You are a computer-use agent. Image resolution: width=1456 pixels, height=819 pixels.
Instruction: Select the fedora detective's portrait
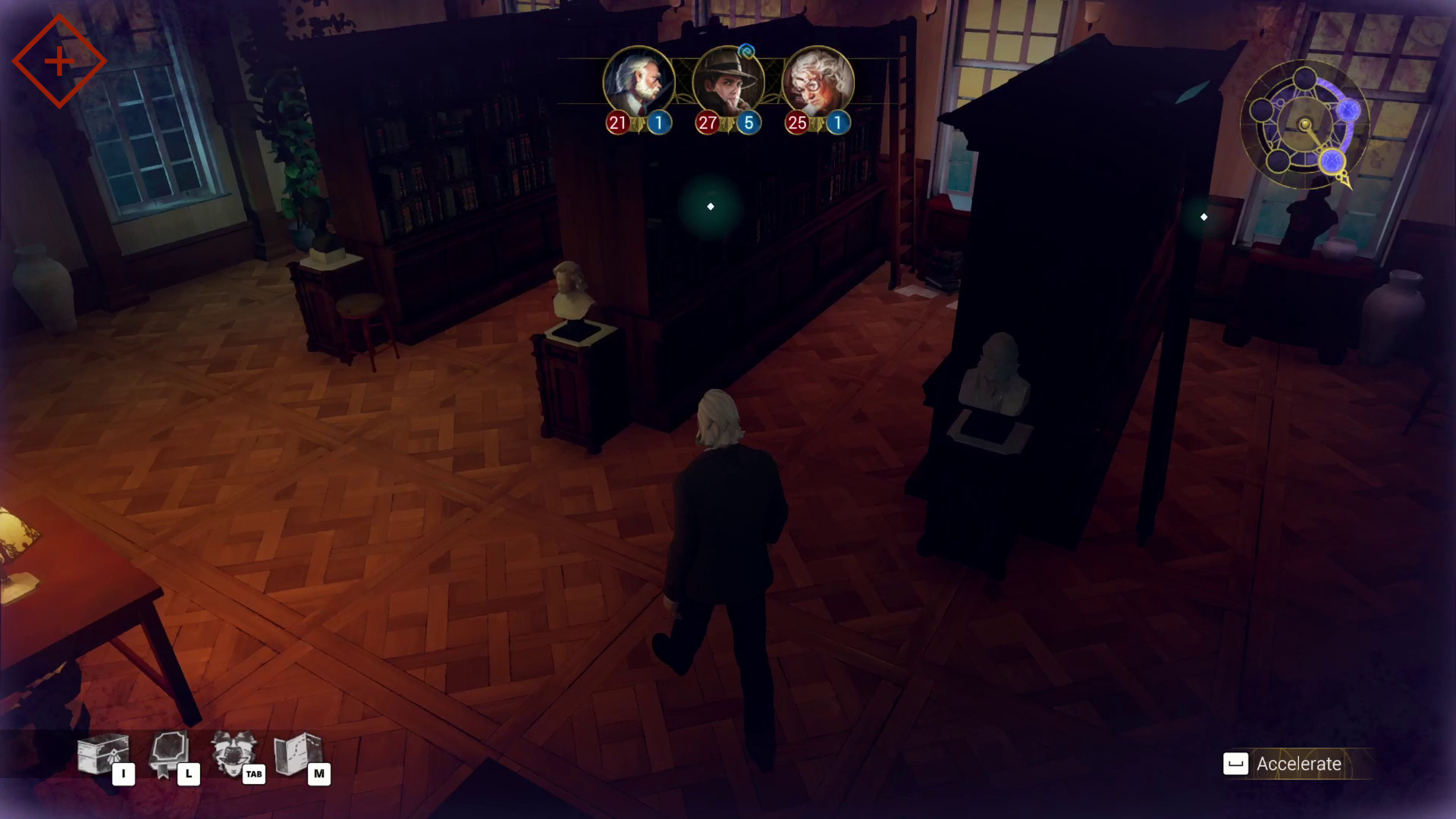pos(728,82)
